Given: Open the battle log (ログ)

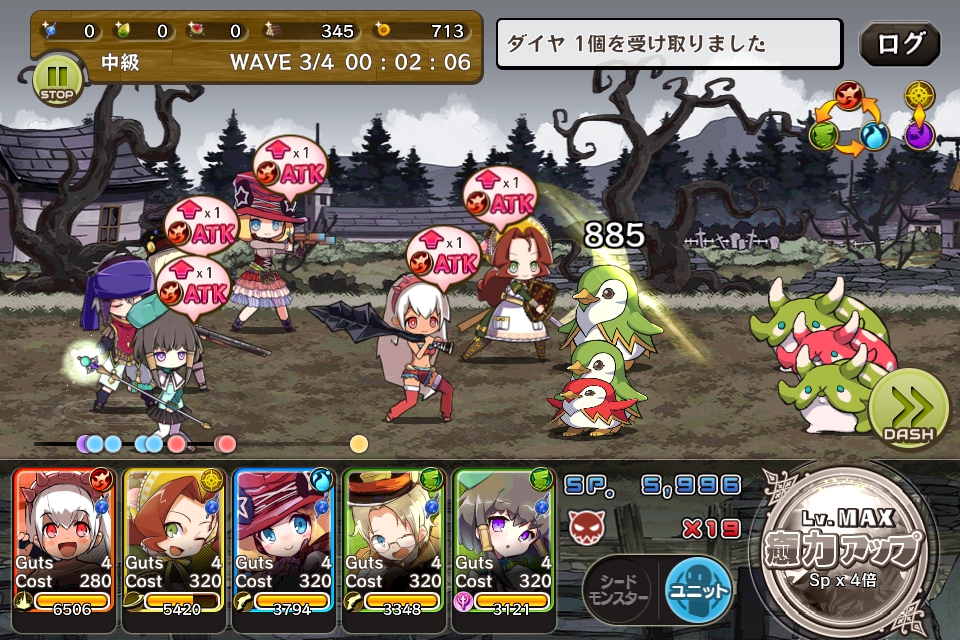Looking at the screenshot, I should point(899,44).
